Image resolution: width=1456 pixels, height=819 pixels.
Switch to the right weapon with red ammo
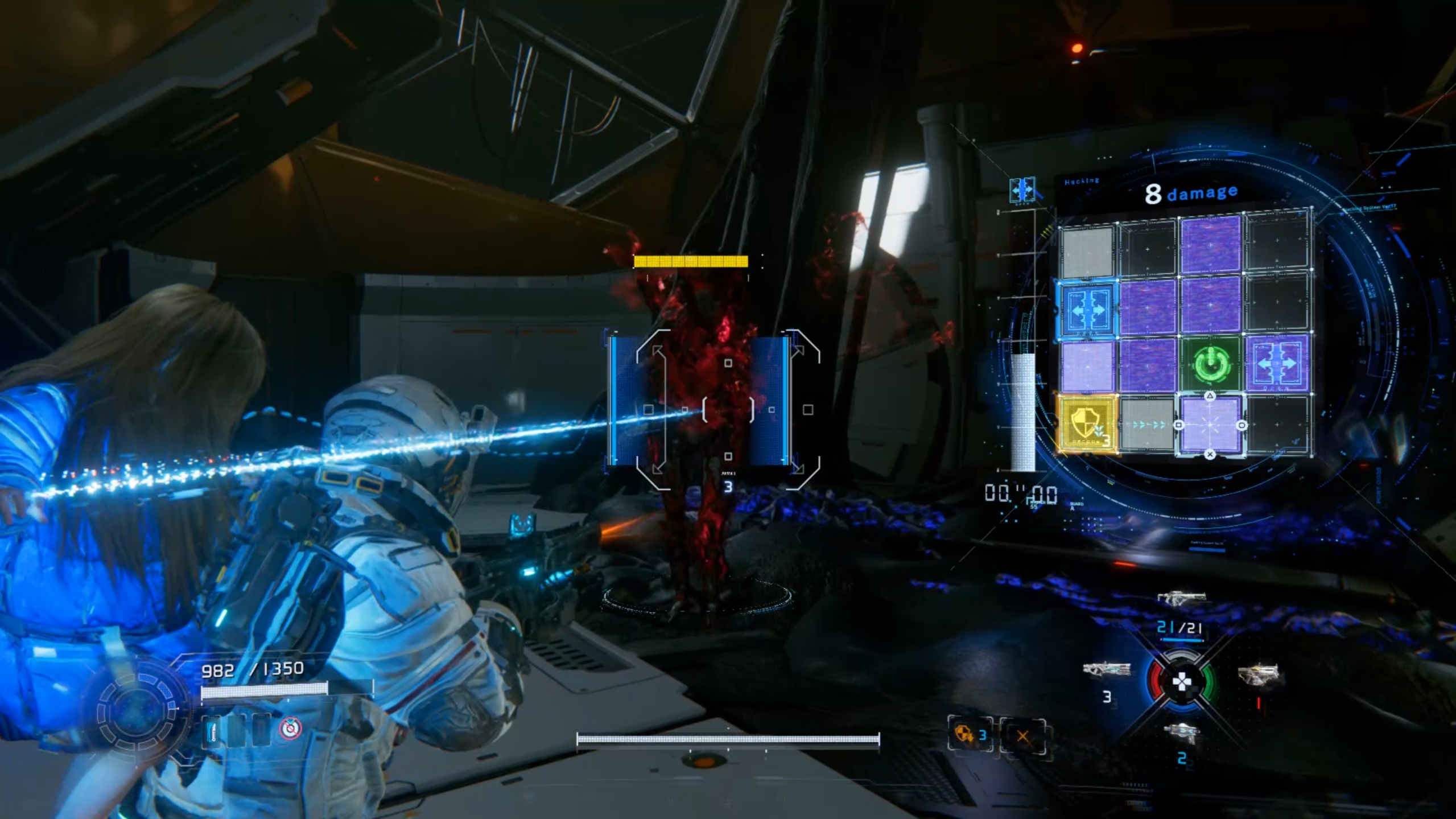(x=1257, y=675)
